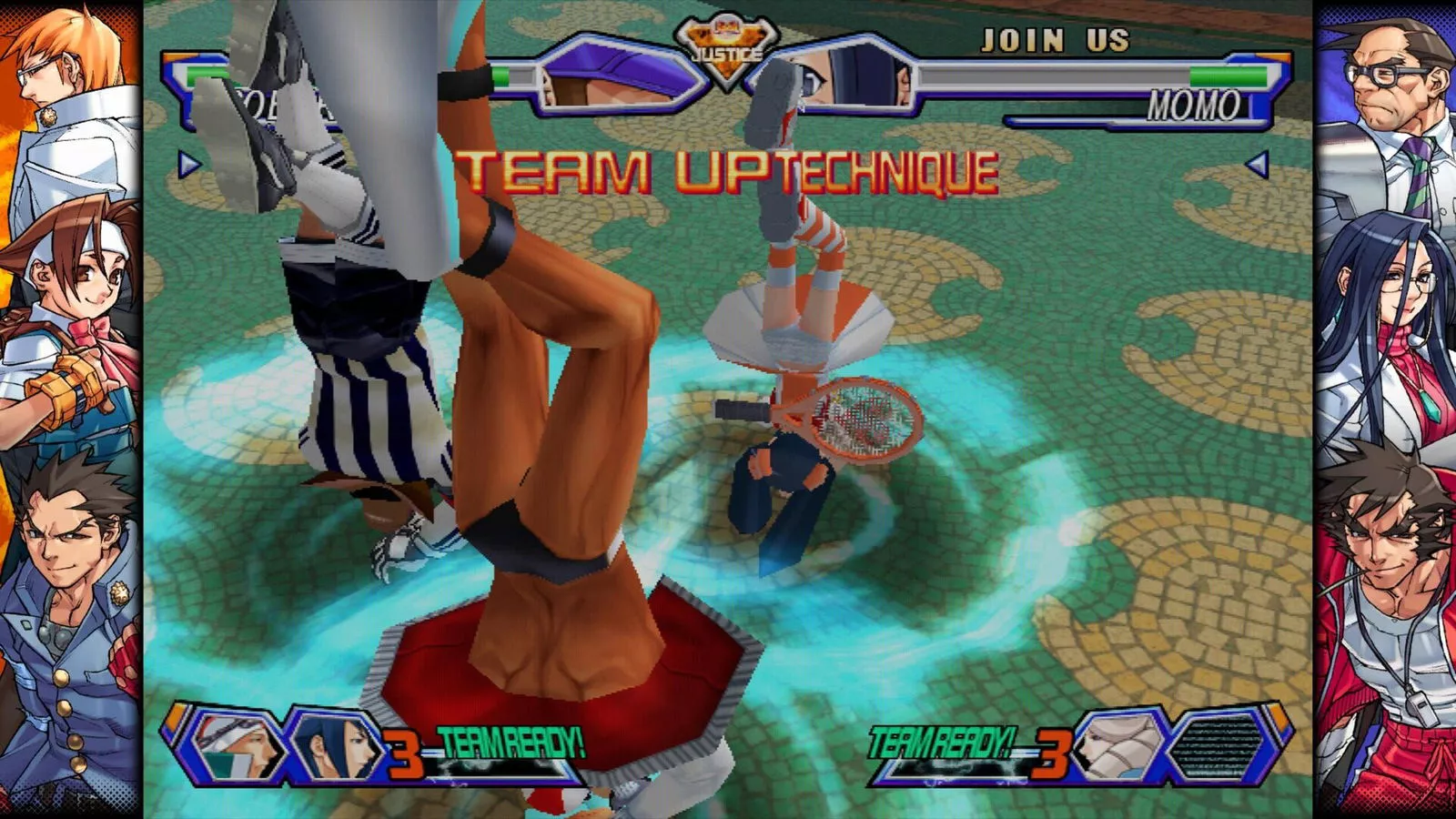
Task: Click the JUSTICE school emblem at top center
Action: (x=728, y=38)
